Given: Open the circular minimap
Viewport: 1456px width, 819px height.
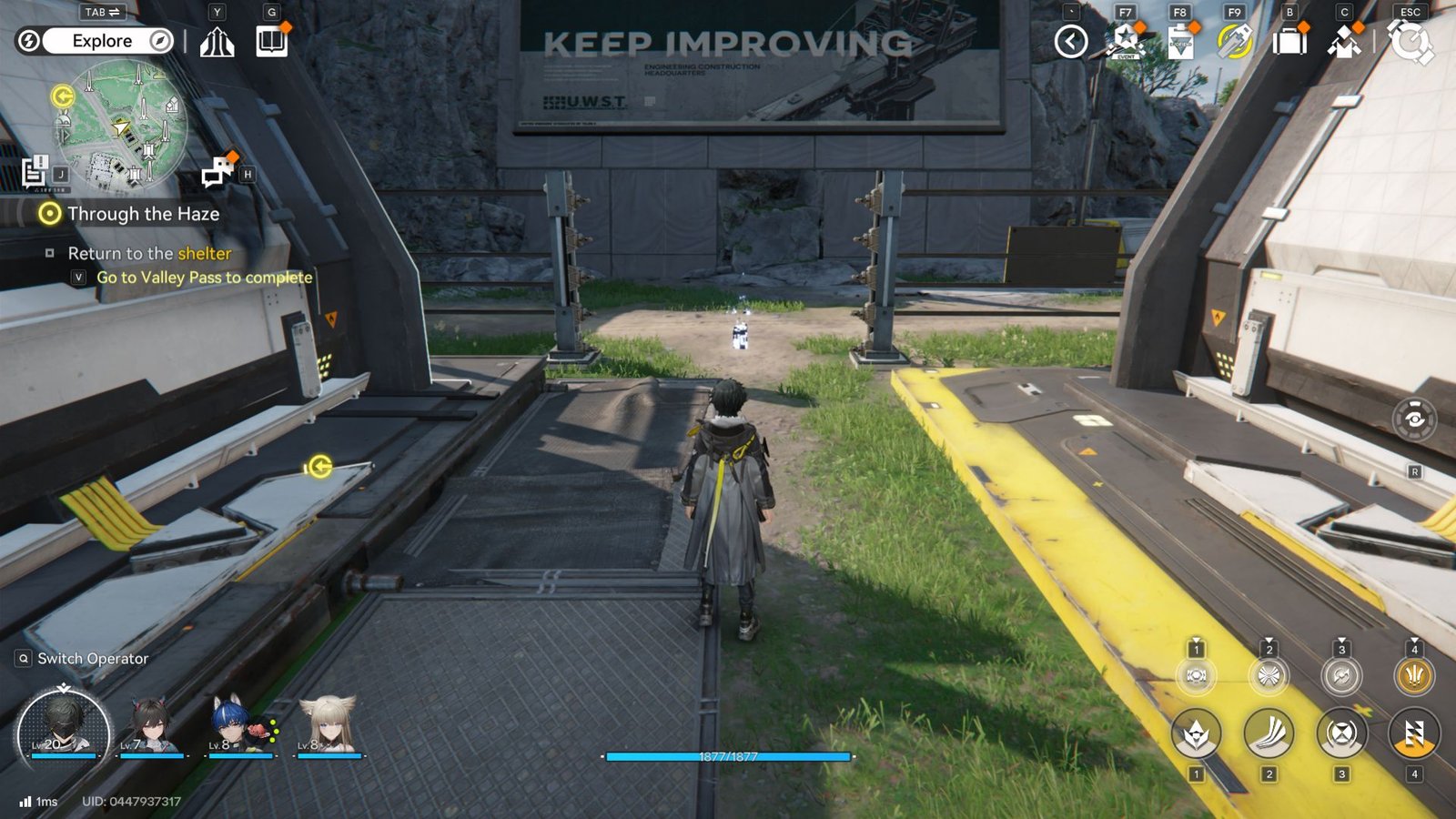Looking at the screenshot, I should tap(121, 126).
